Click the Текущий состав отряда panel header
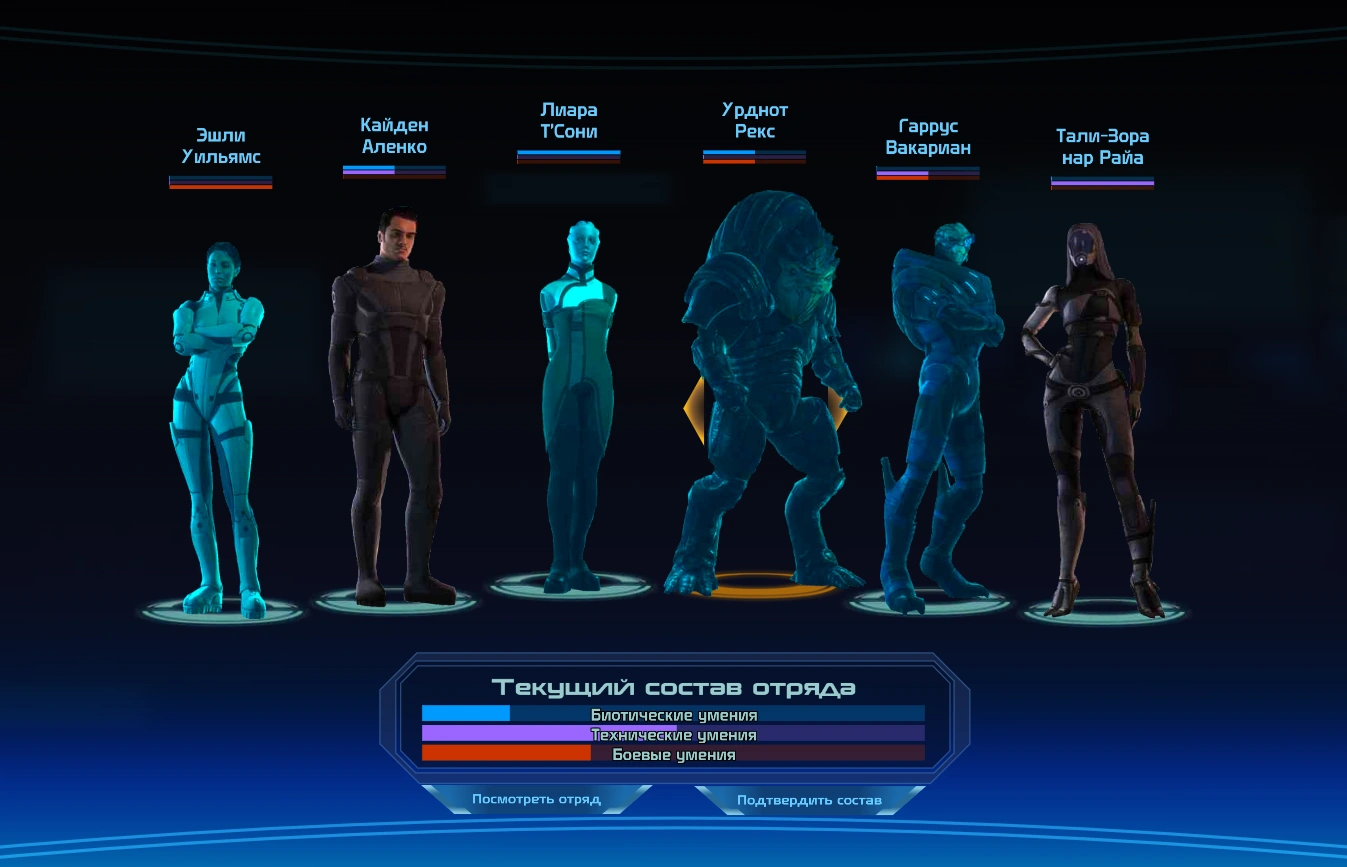This screenshot has width=1347, height=867. pos(673,687)
